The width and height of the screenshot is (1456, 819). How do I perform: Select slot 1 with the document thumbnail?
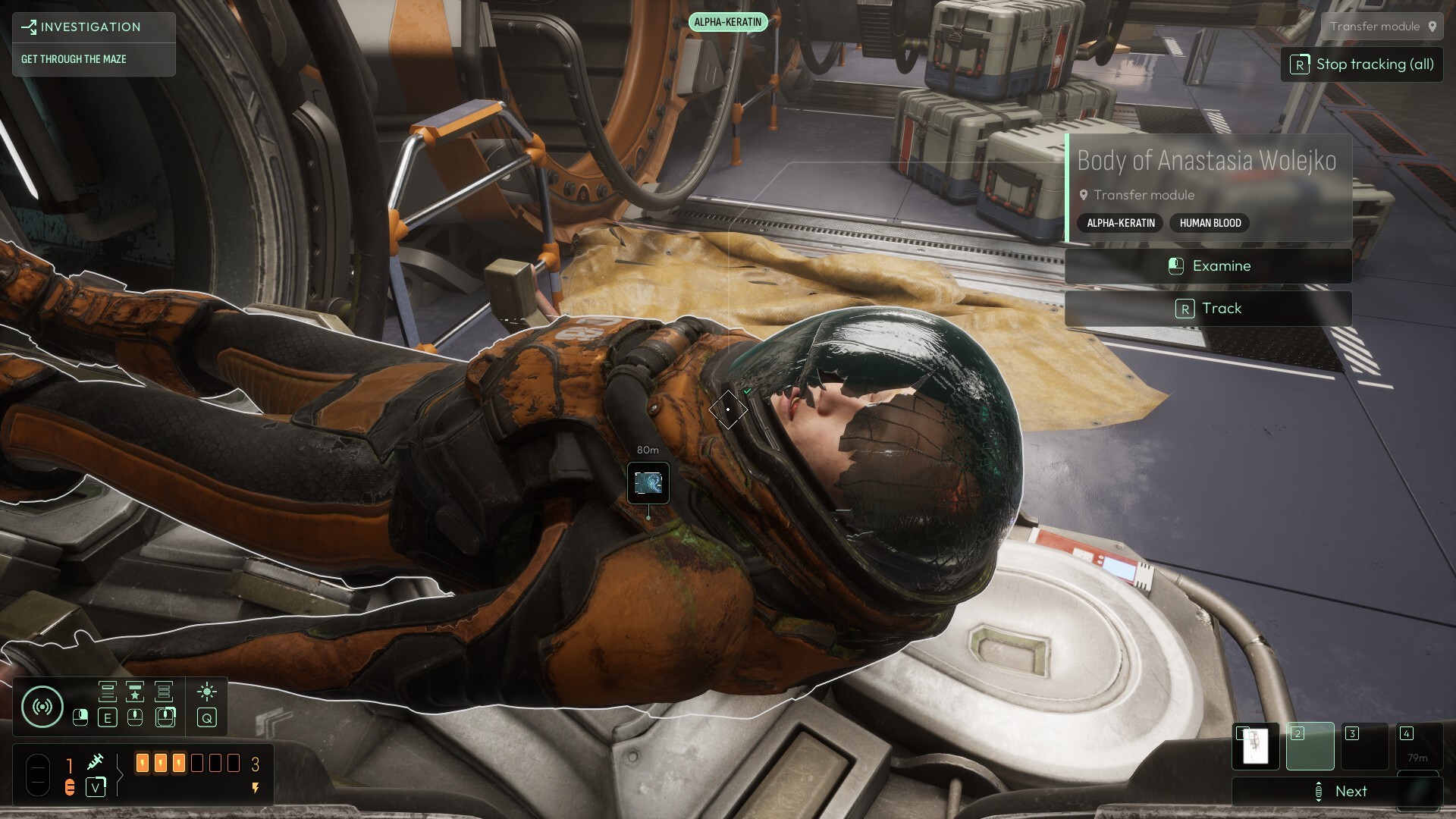pyautogui.click(x=1256, y=746)
